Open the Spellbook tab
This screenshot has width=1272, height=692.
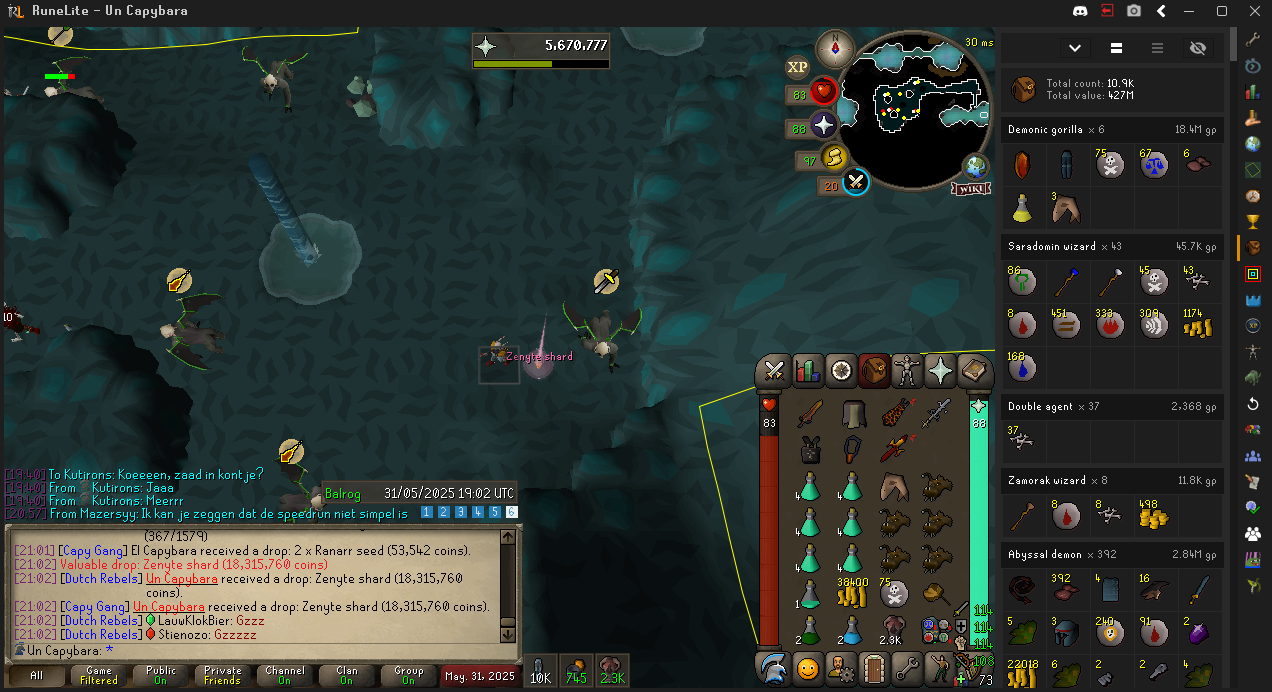coord(974,371)
